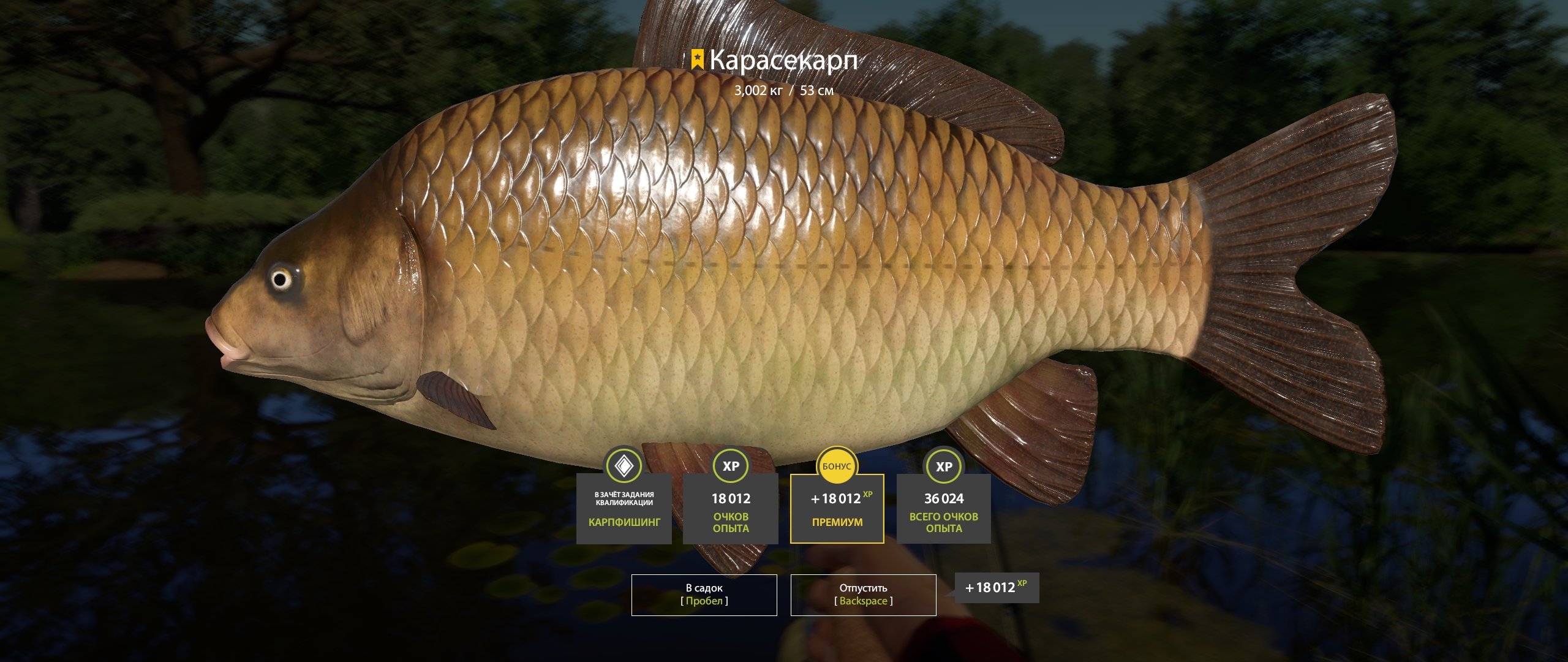Select the diamond qualification icon above КАРПФИШИНГ

point(623,466)
